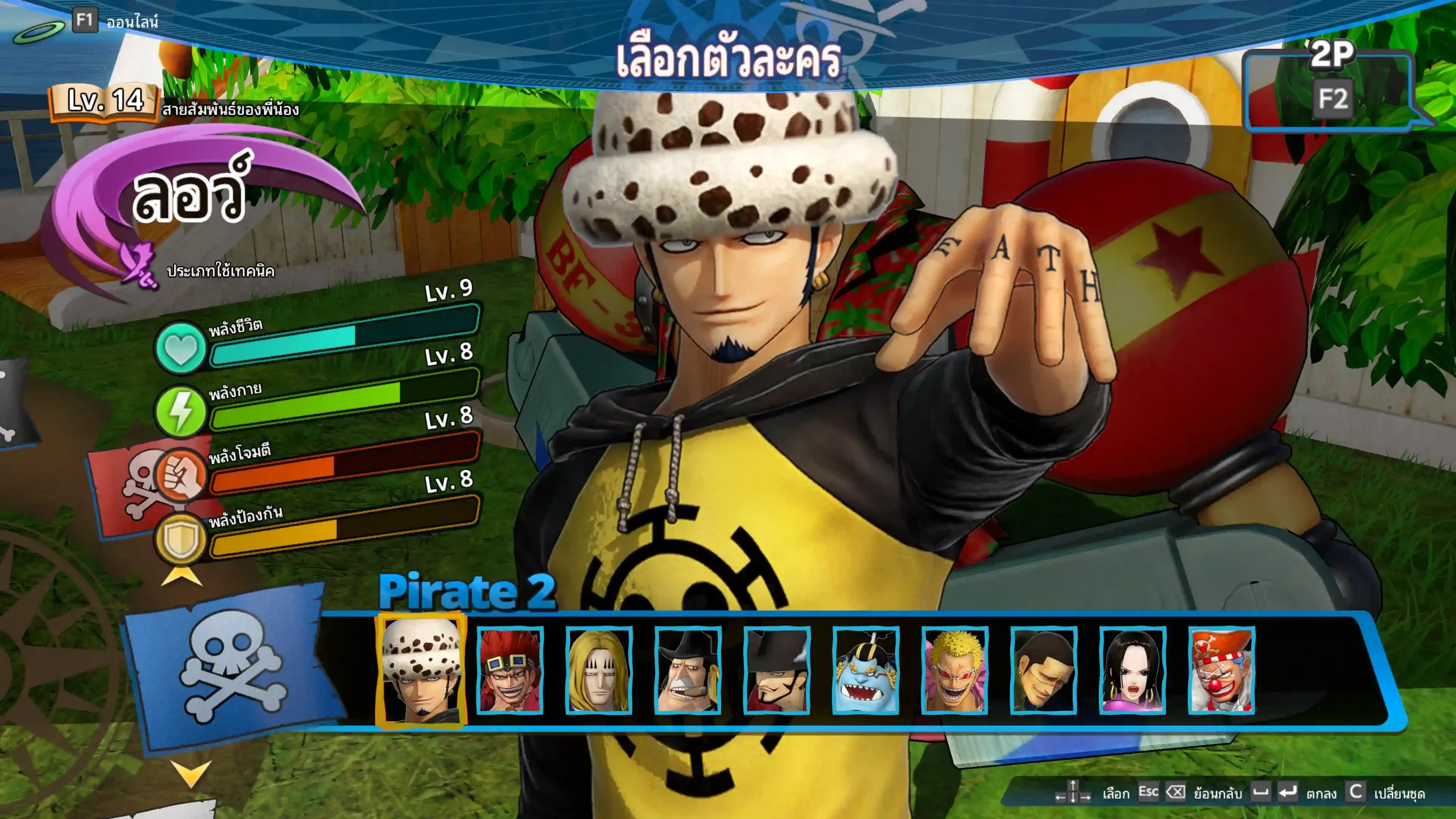The width and height of the screenshot is (1456, 819).
Task: Select Trafalgar Law portrait
Action: 421,670
